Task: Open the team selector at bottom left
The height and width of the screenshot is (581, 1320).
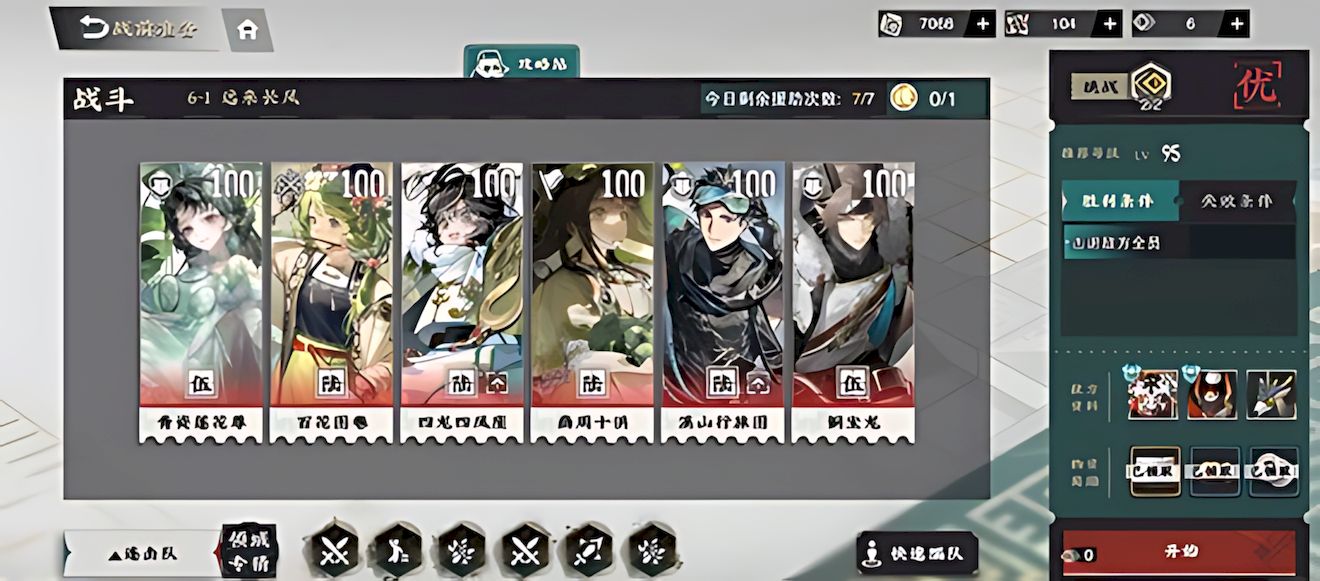Action: 140,553
